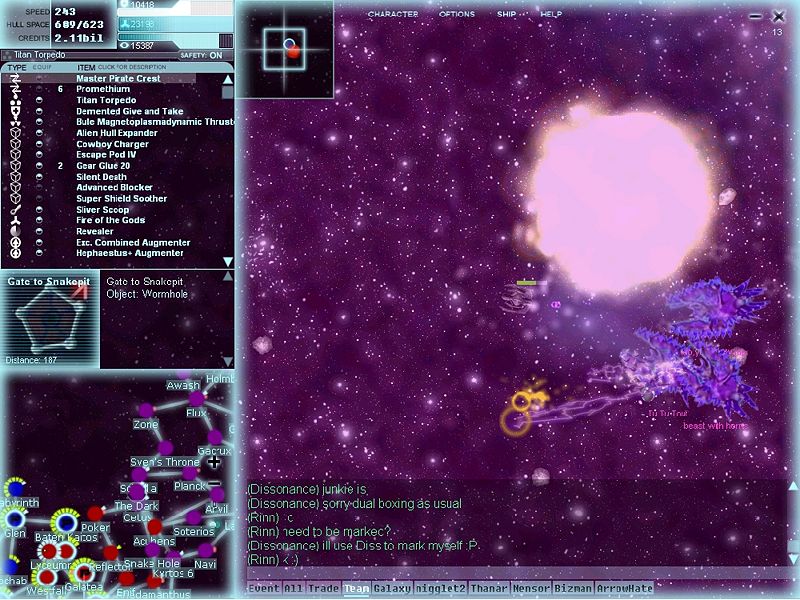This screenshot has width=800, height=600.
Task: Choose Fire of the Gods item
Action: coord(110,221)
